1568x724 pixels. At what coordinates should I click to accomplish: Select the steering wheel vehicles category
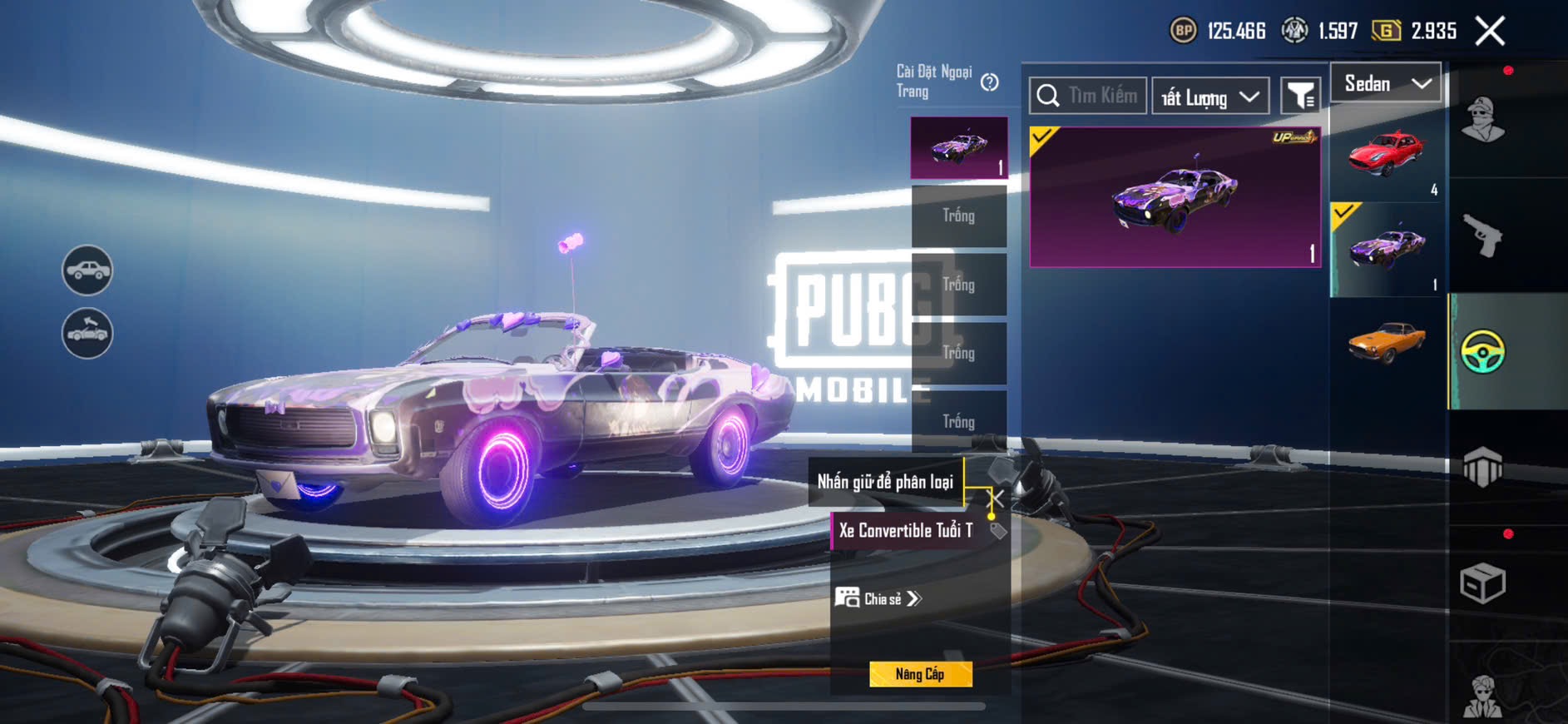pos(1482,351)
